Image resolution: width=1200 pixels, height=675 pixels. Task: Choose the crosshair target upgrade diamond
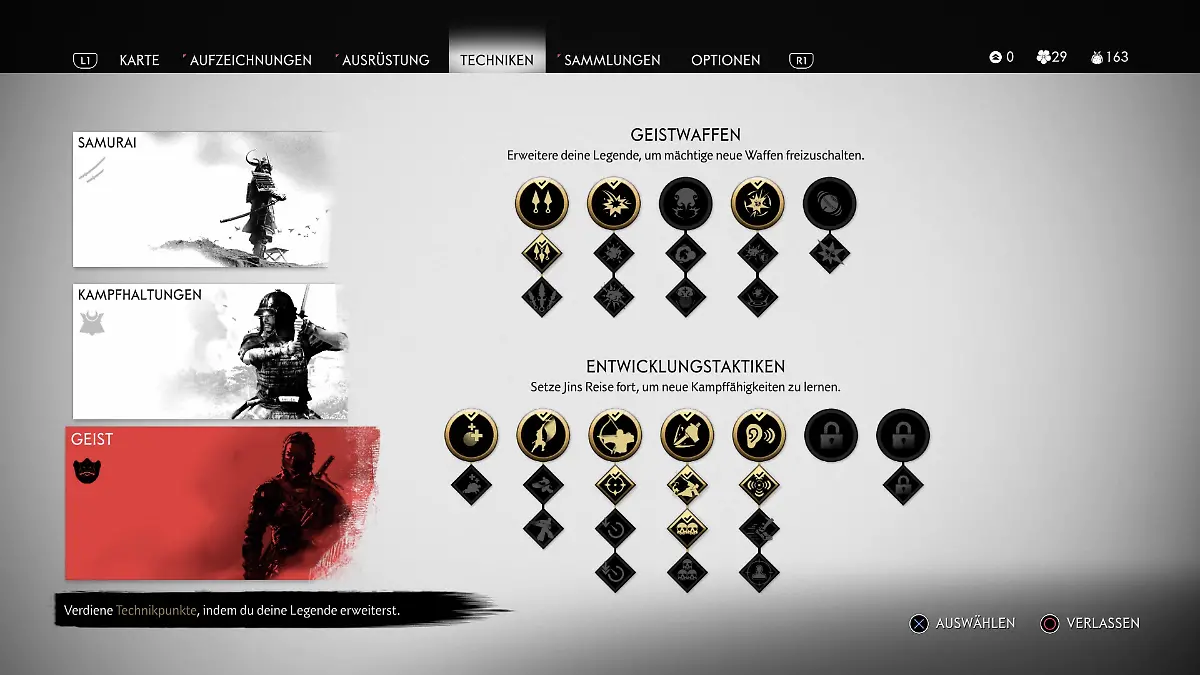point(615,485)
